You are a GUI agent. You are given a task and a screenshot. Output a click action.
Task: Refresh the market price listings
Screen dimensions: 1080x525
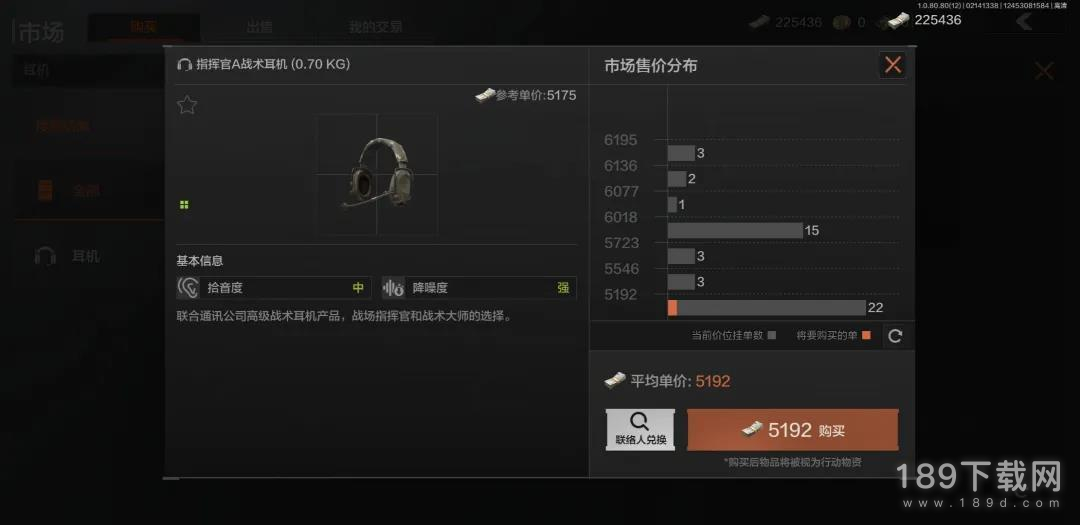pyautogui.click(x=895, y=336)
